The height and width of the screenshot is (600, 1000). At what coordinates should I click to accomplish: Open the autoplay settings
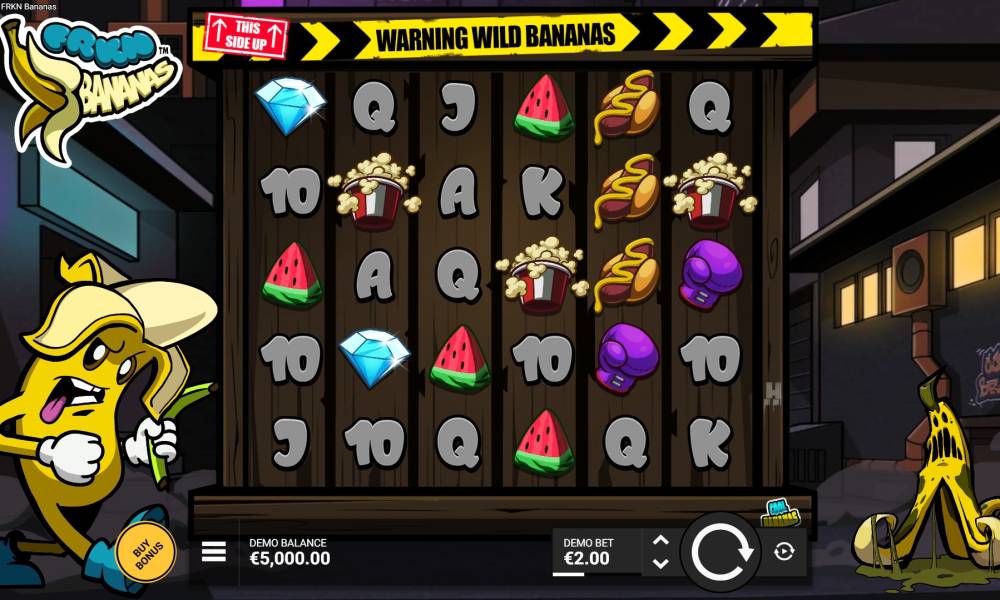click(784, 552)
